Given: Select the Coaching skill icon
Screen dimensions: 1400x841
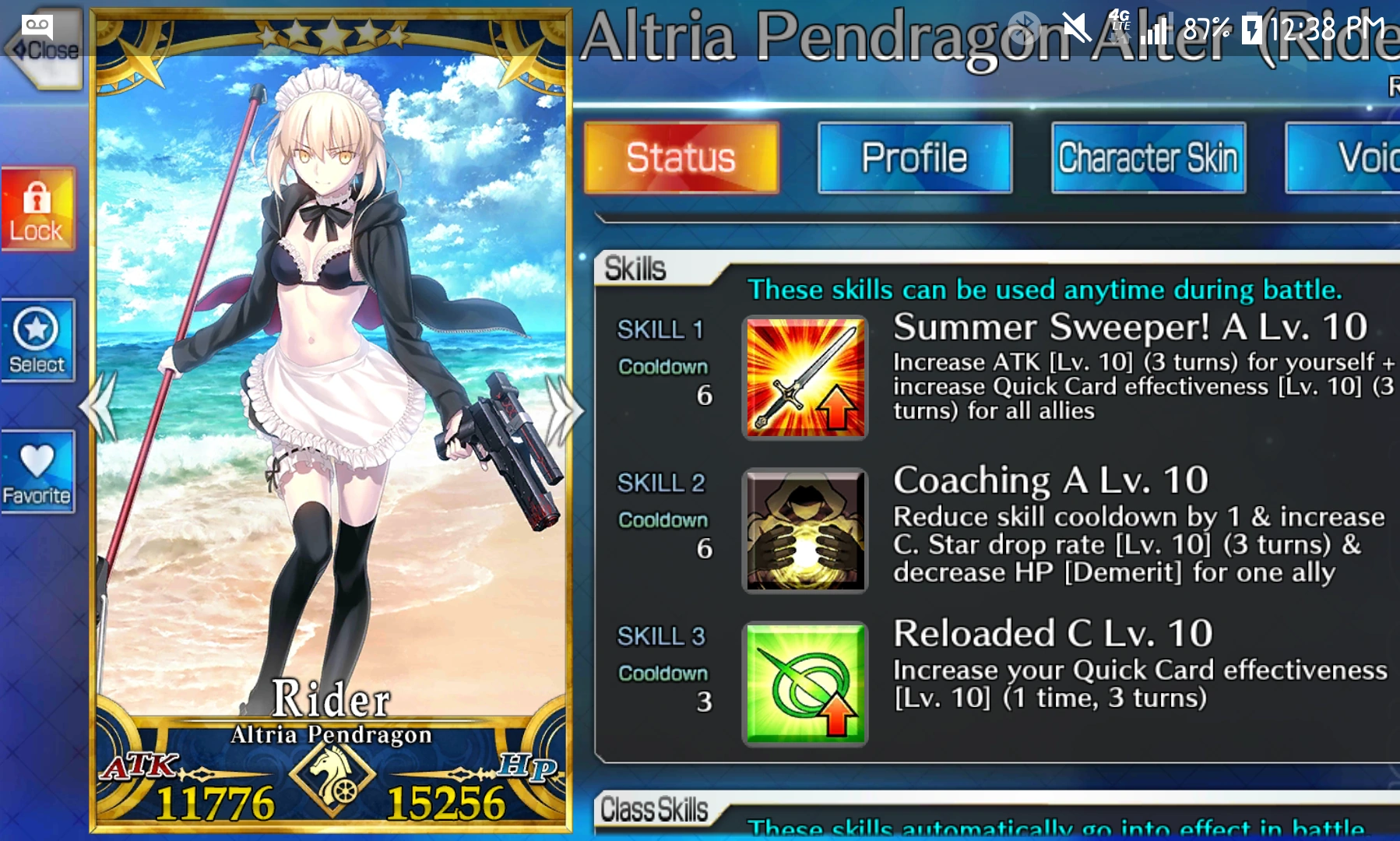Looking at the screenshot, I should pos(804,531).
